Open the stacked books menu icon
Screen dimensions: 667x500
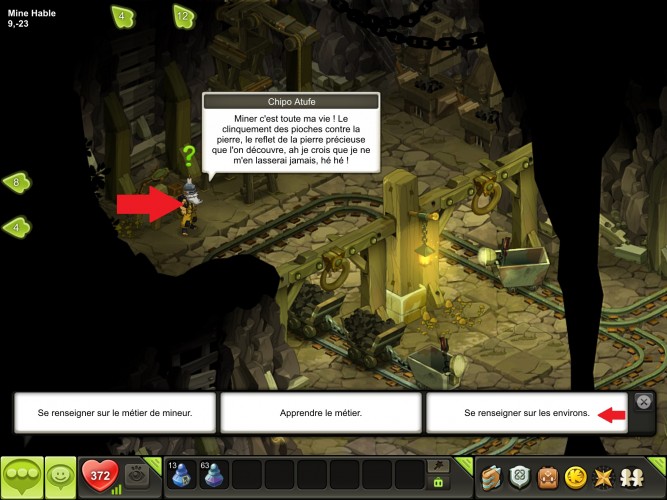[491, 476]
